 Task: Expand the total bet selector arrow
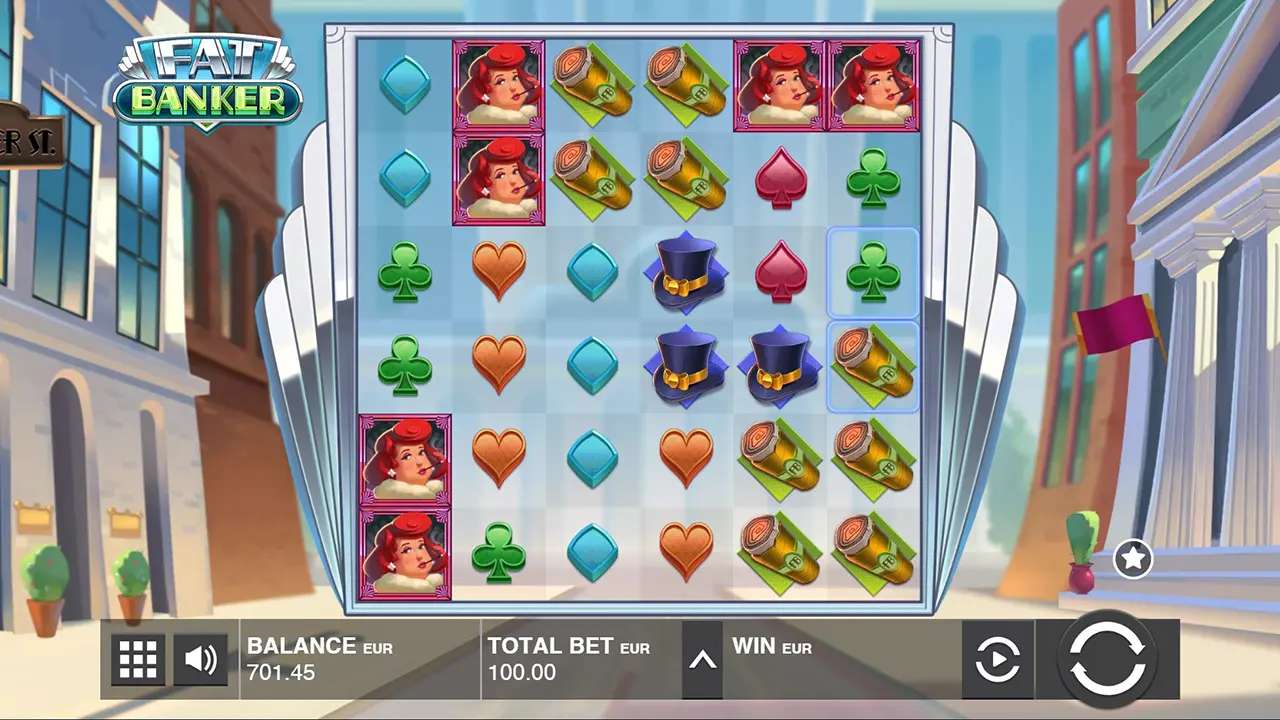tap(702, 660)
